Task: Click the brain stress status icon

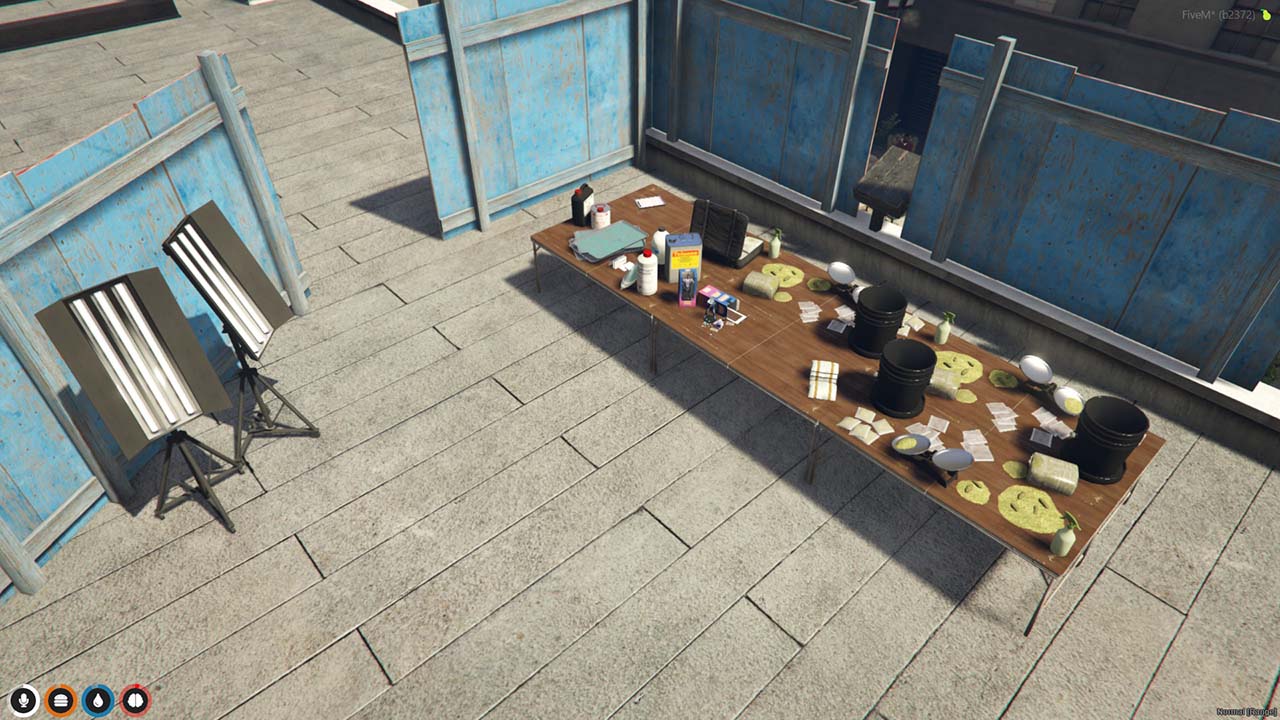Action: click(135, 700)
